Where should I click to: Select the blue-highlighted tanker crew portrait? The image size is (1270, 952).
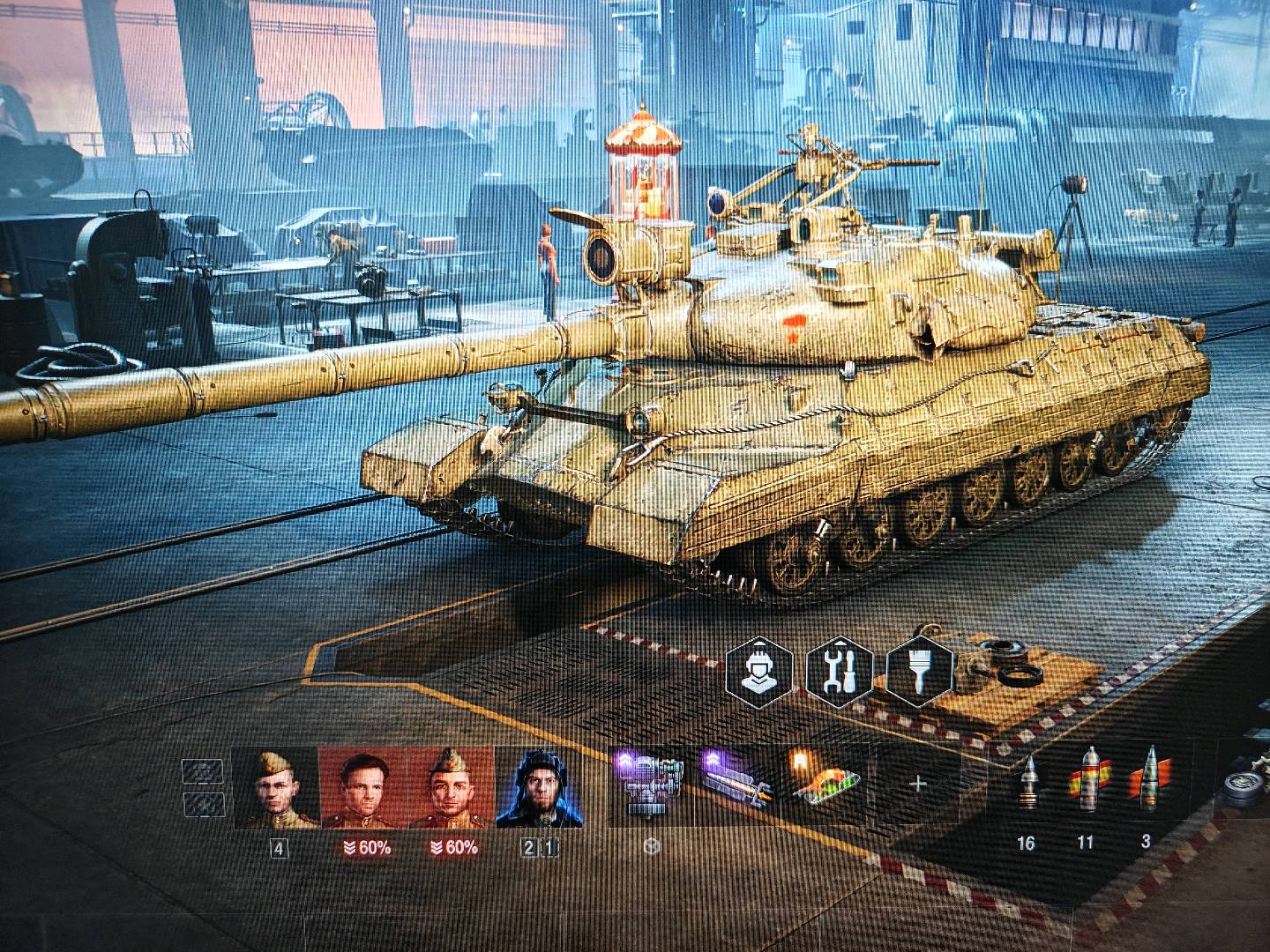coord(539,789)
